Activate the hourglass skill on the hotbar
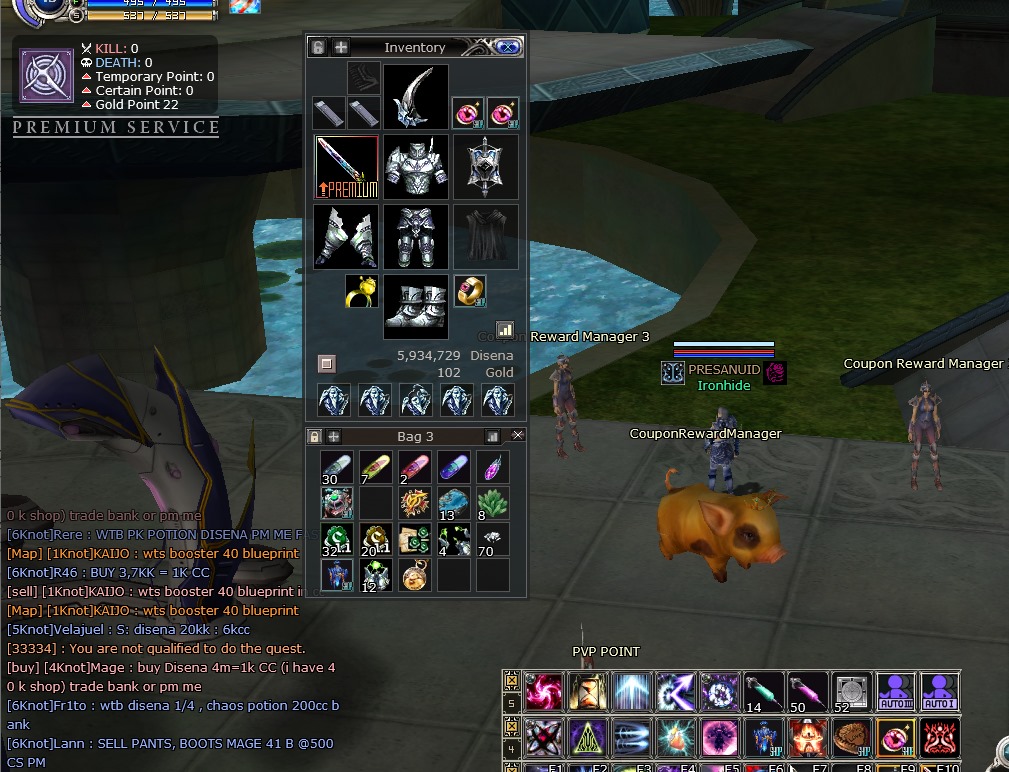The width and height of the screenshot is (1009, 772). [x=588, y=692]
